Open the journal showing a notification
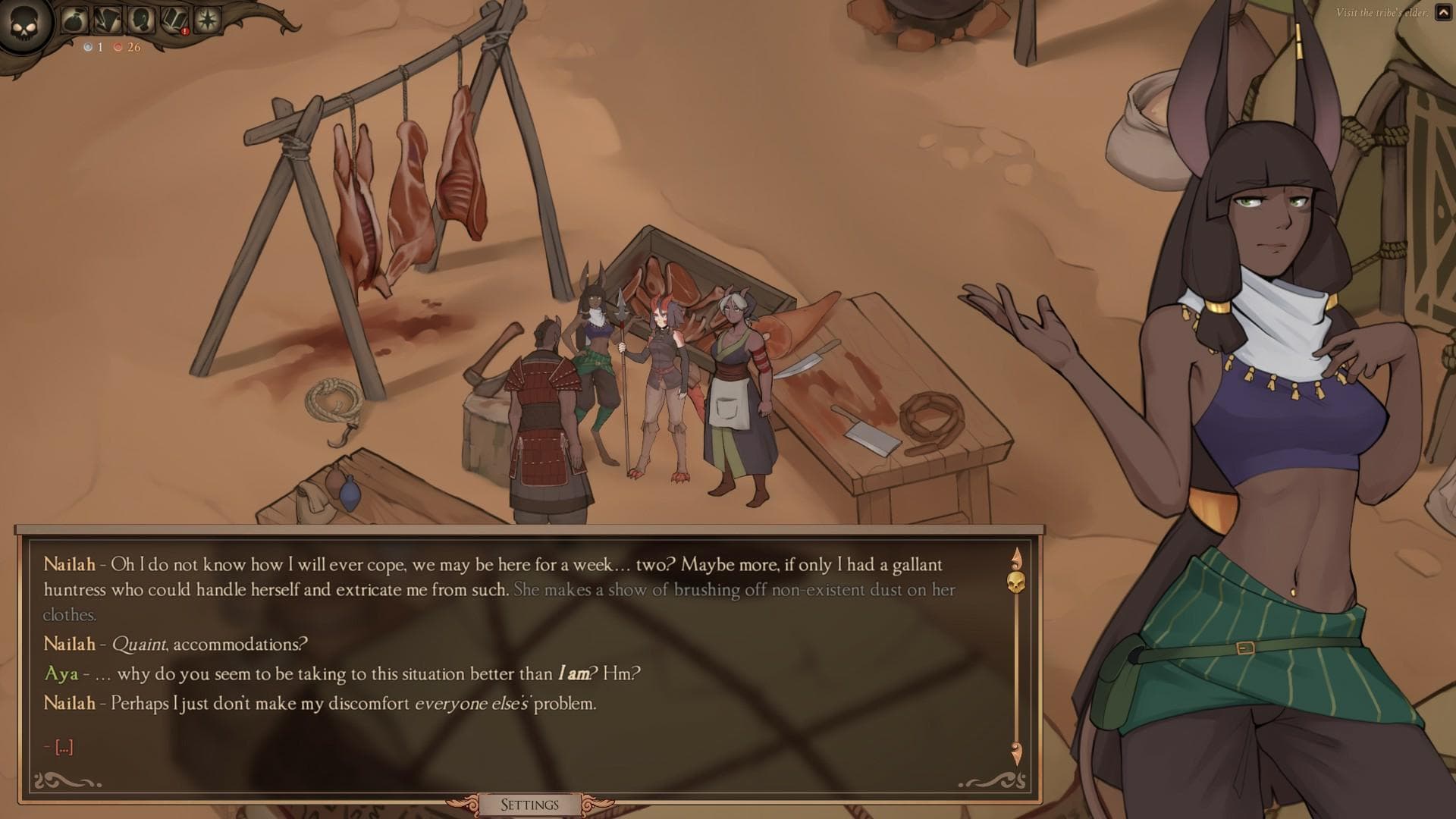Image resolution: width=1456 pixels, height=819 pixels. [x=174, y=20]
